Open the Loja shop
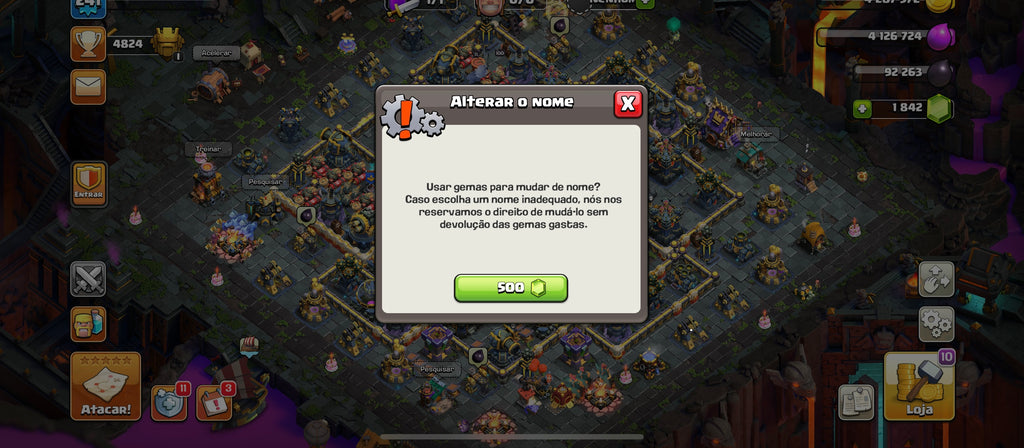The image size is (1024, 448). [918, 387]
